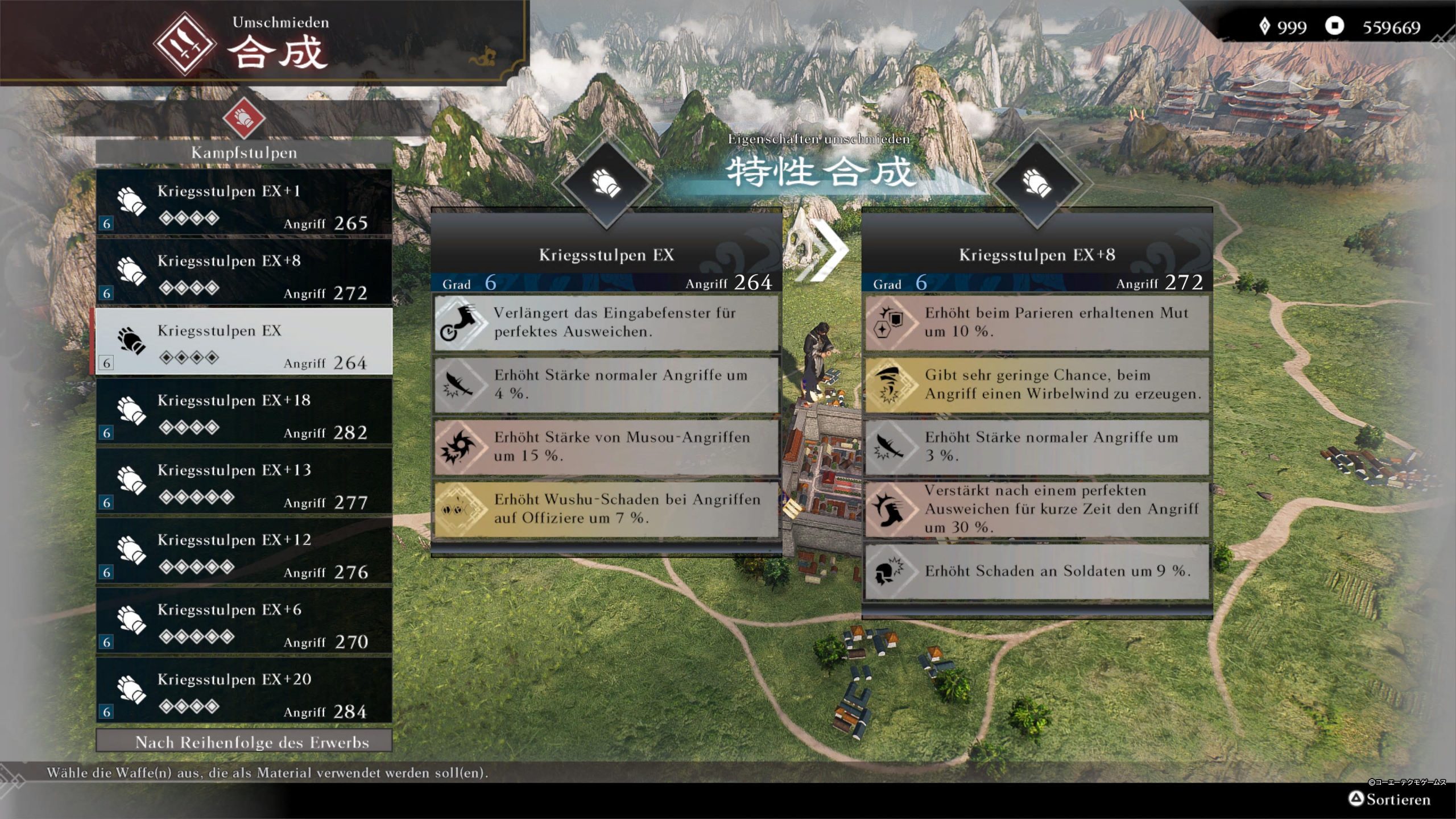This screenshot has width=1456, height=819.
Task: Pick the Kriegsstulpen EX+6 entry
Action: (243, 621)
